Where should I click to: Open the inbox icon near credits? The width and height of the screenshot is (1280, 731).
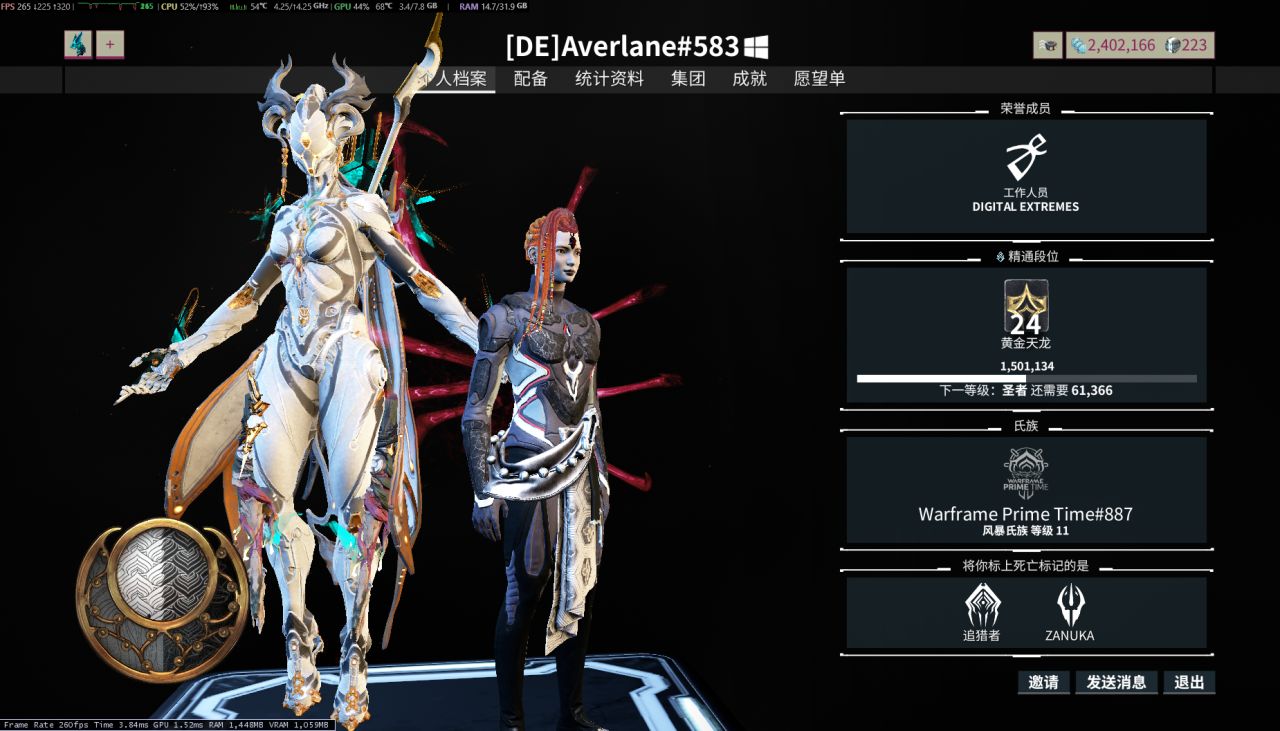(x=1048, y=45)
